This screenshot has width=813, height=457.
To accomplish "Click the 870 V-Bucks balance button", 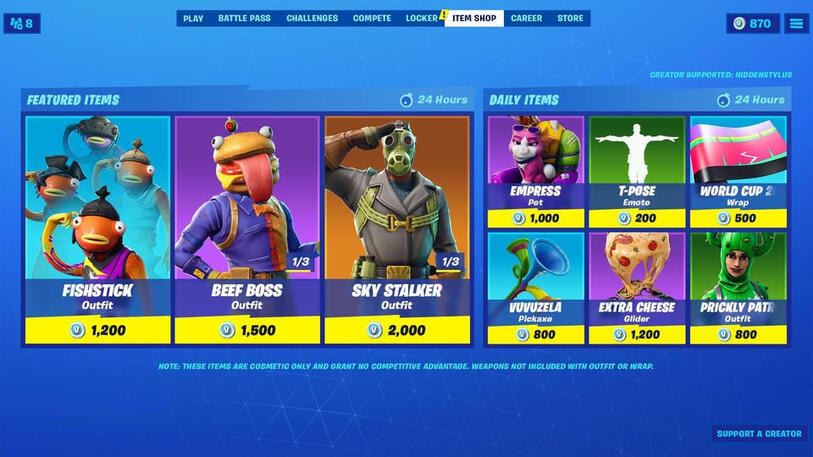I will [752, 23].
